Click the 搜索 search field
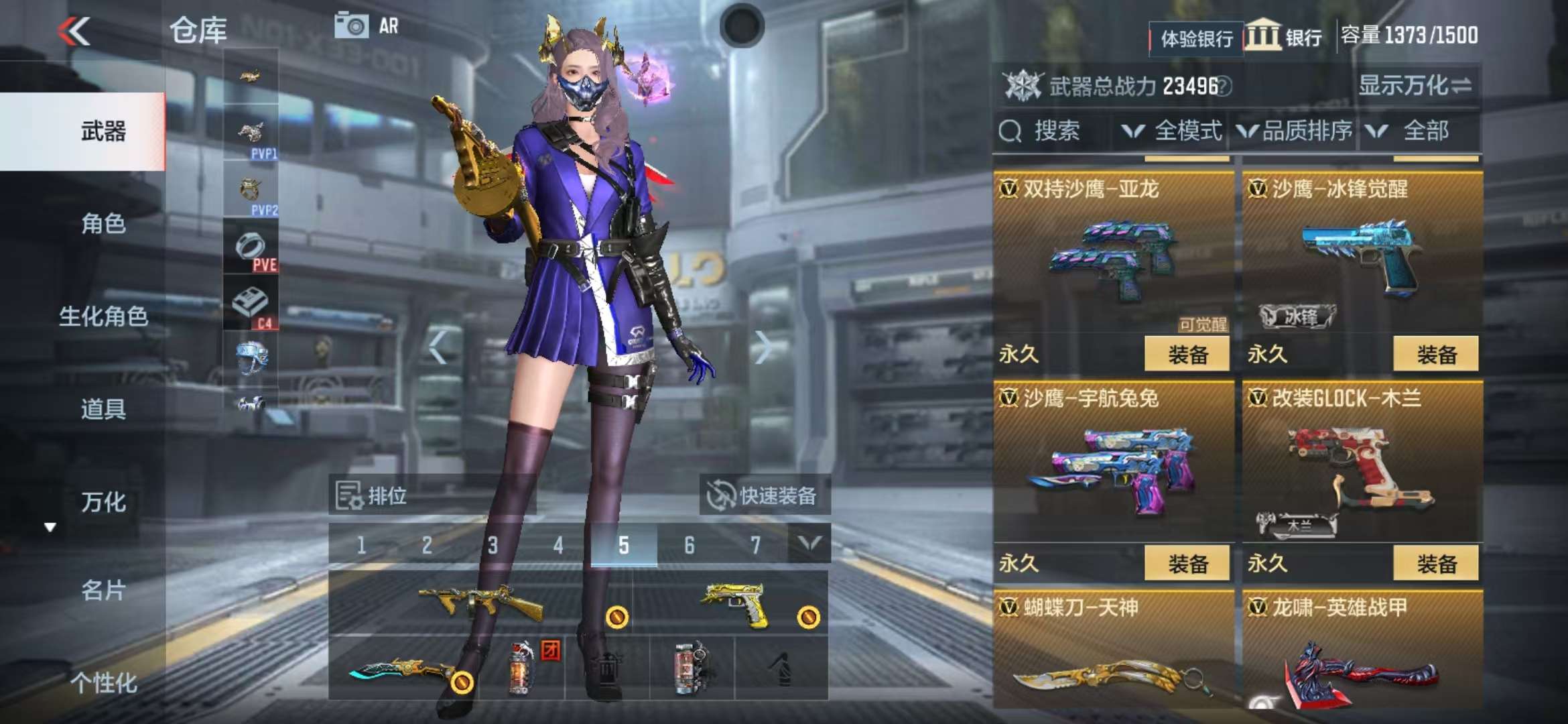The height and width of the screenshot is (724, 1568). 1053,131
